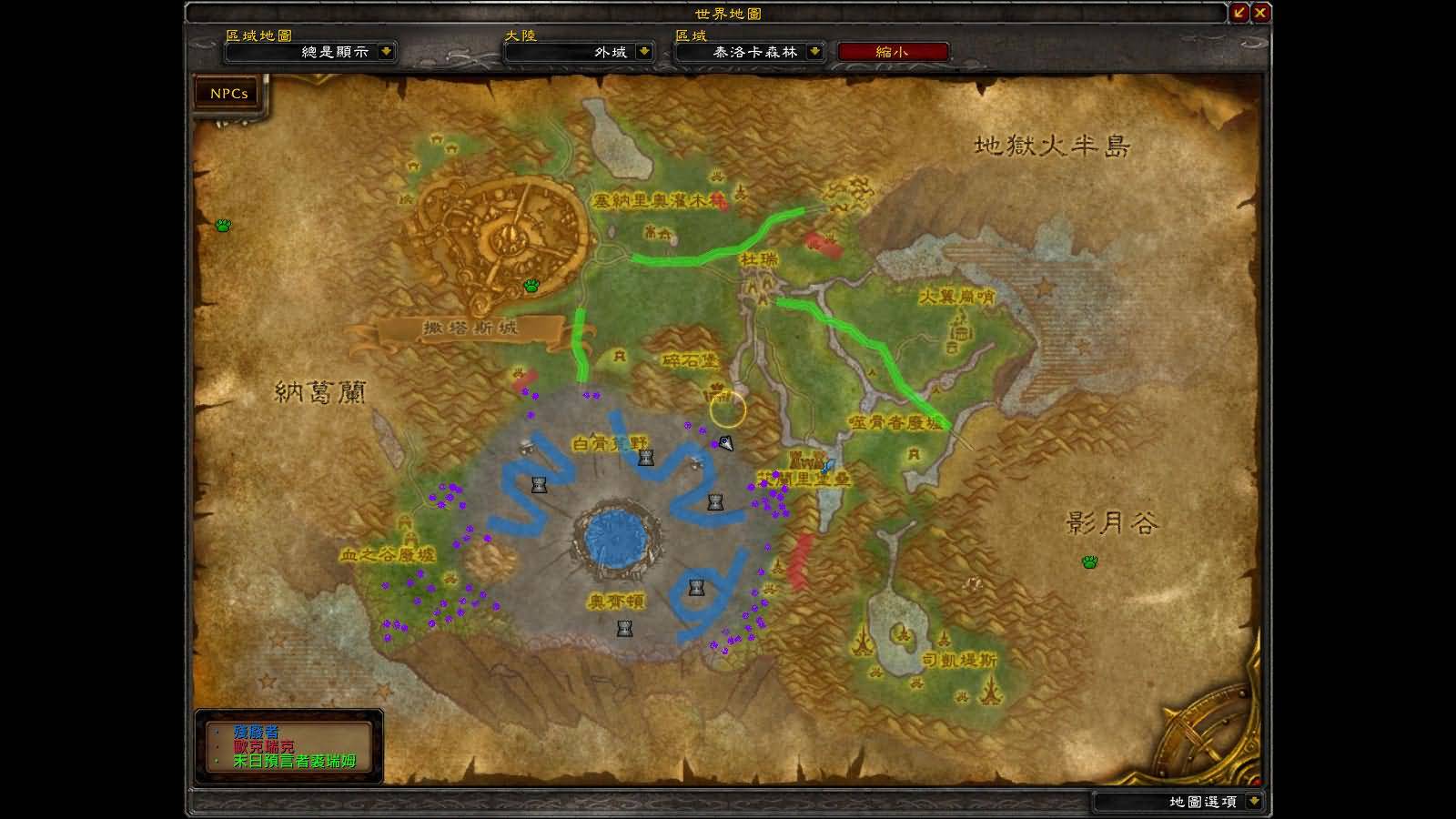
Task: Close the world map window
Action: click(1260, 13)
